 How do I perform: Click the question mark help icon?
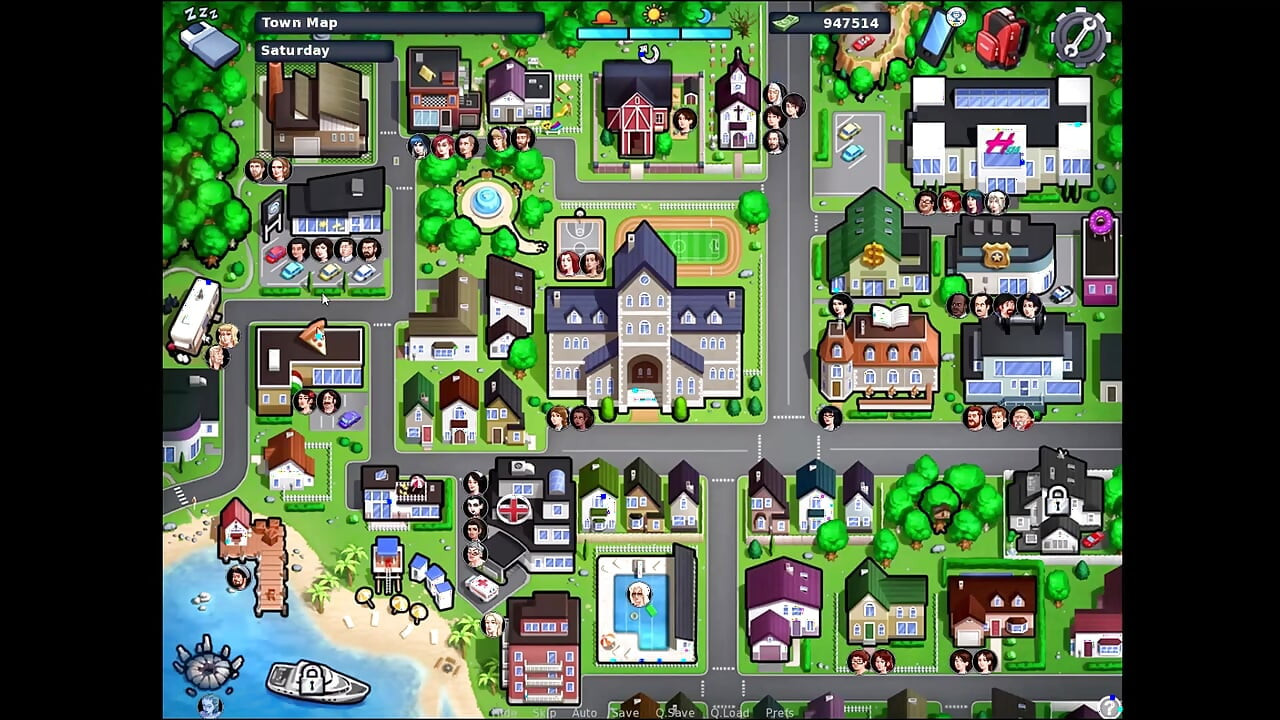click(1108, 707)
